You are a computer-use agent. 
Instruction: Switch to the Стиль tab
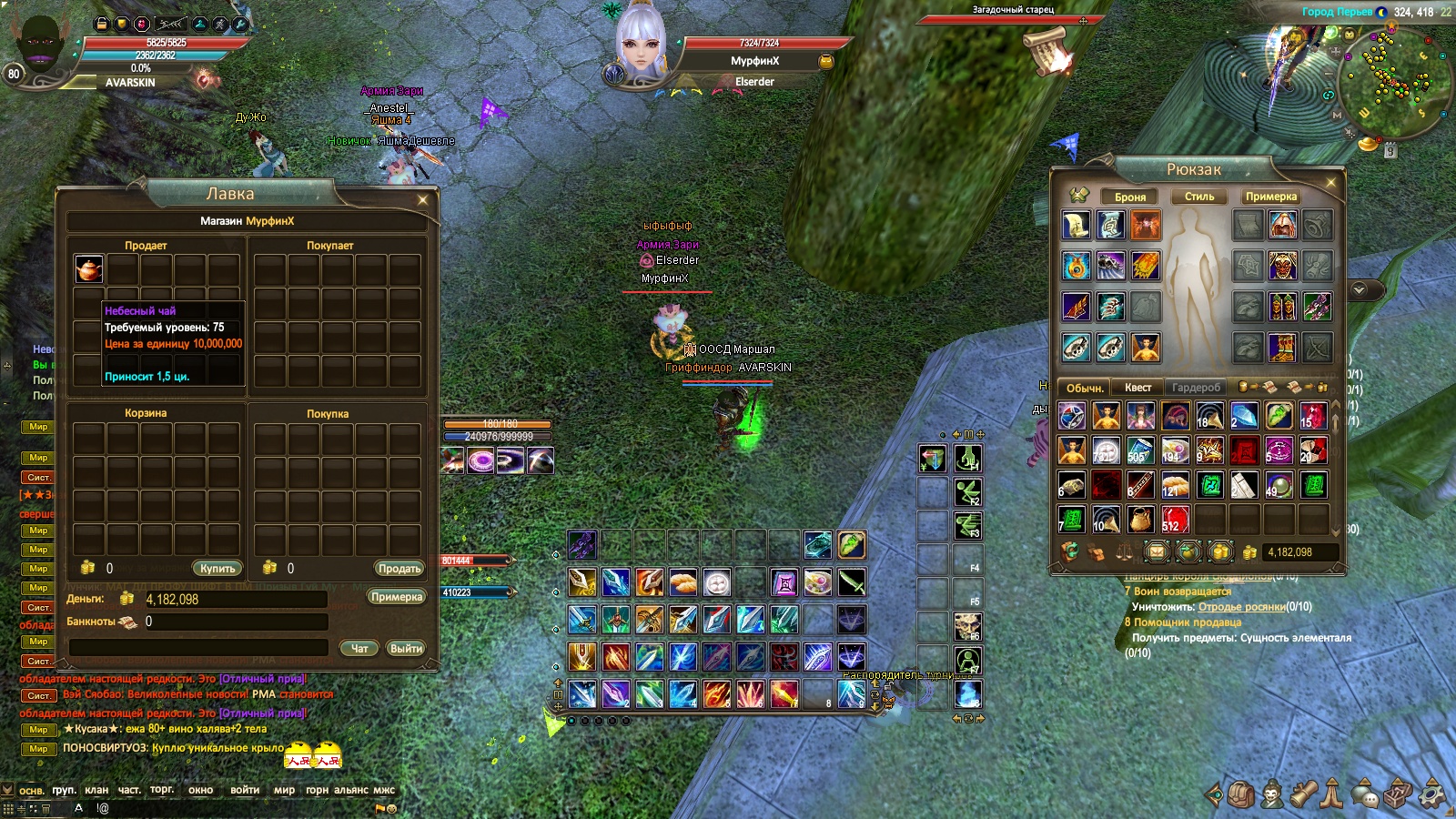1198,197
